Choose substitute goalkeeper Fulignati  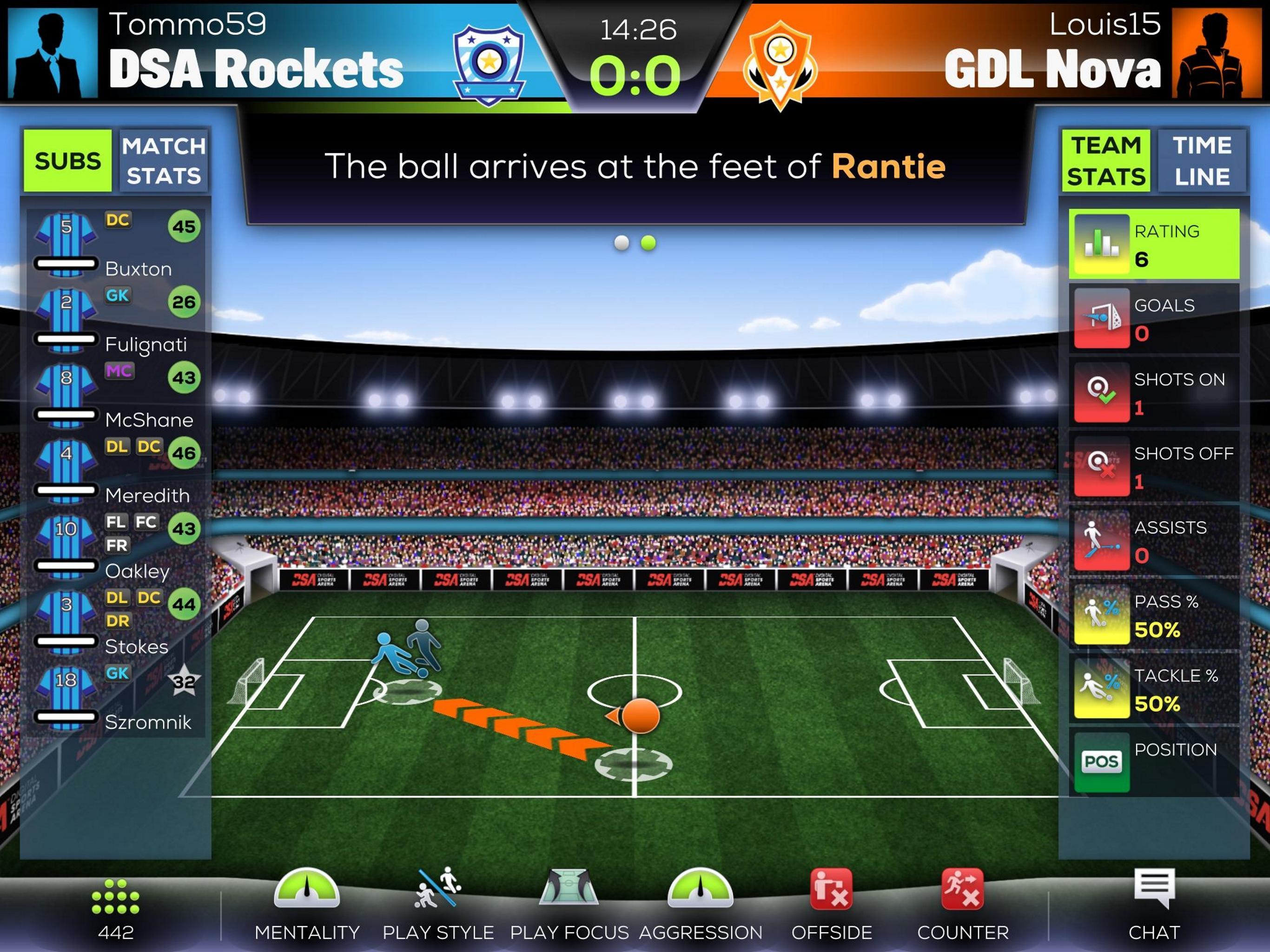tap(116, 320)
